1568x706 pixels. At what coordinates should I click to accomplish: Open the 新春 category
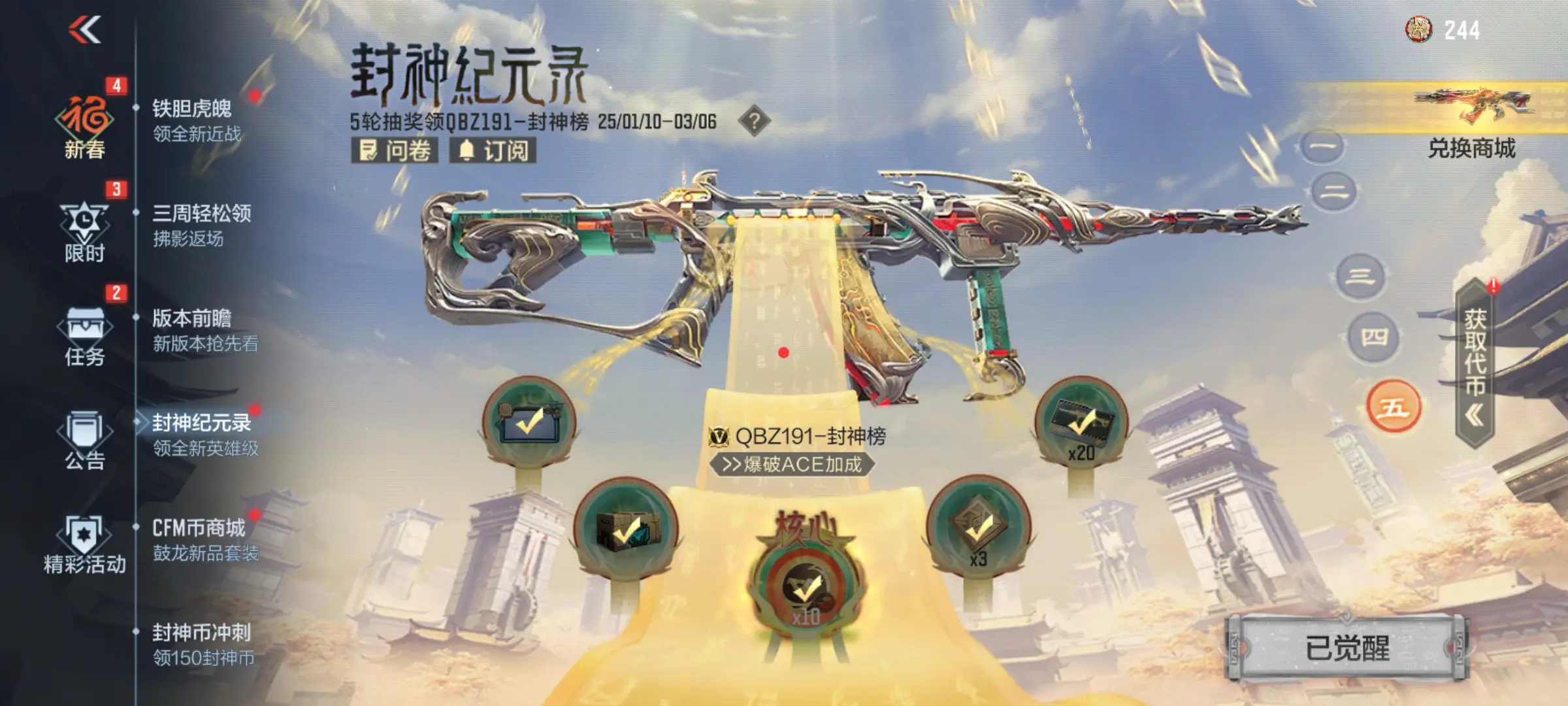pos(85,126)
